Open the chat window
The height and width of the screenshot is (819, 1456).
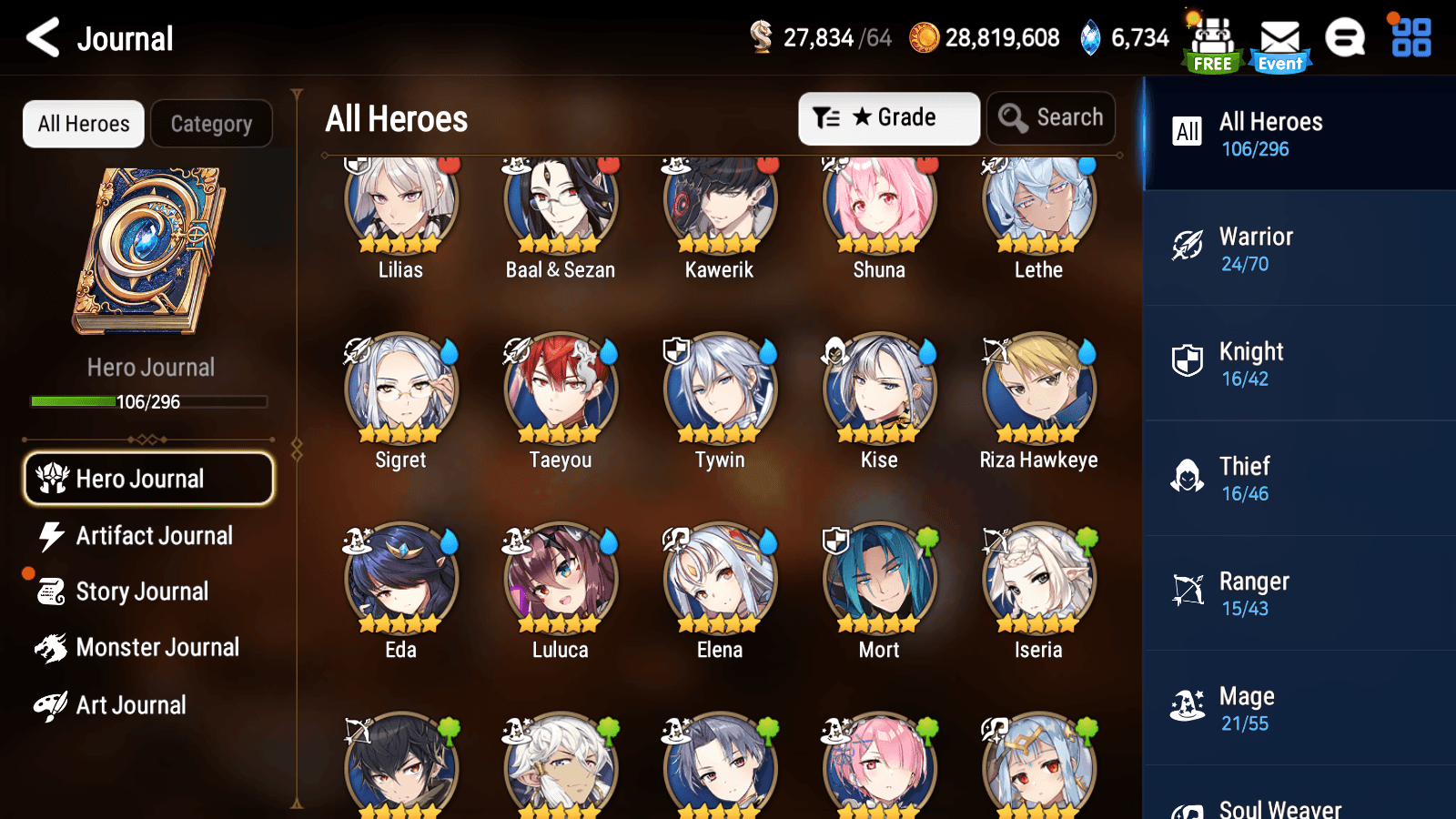click(x=1345, y=38)
